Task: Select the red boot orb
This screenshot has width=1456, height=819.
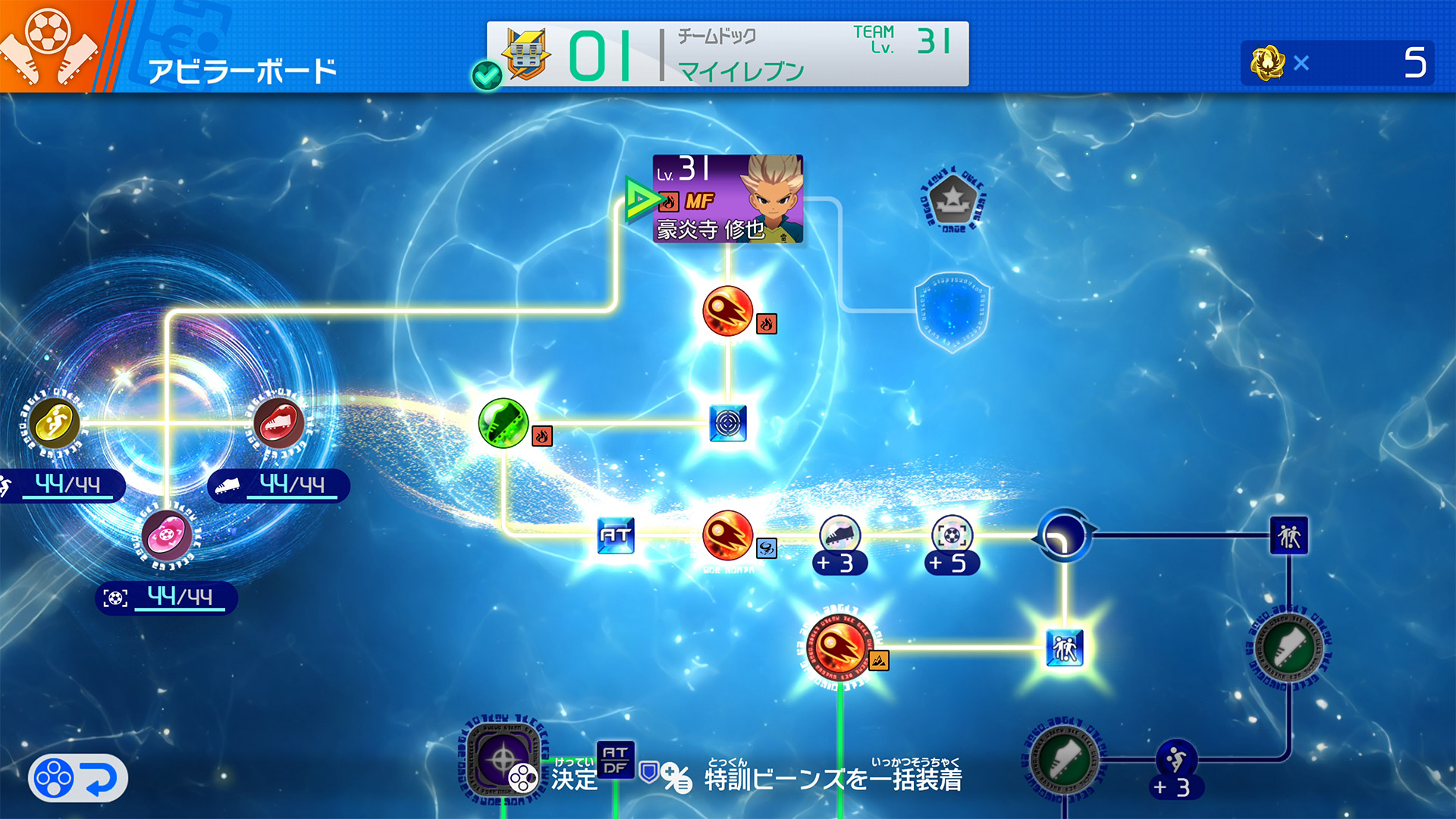Action: [x=278, y=423]
